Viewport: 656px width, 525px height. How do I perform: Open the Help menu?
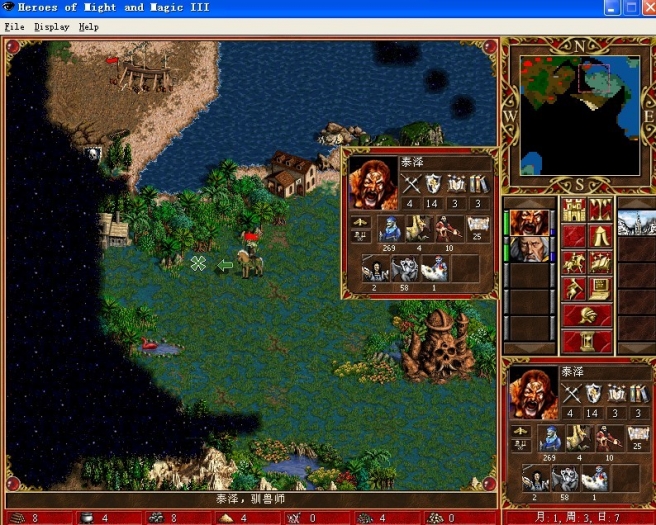(x=89, y=27)
